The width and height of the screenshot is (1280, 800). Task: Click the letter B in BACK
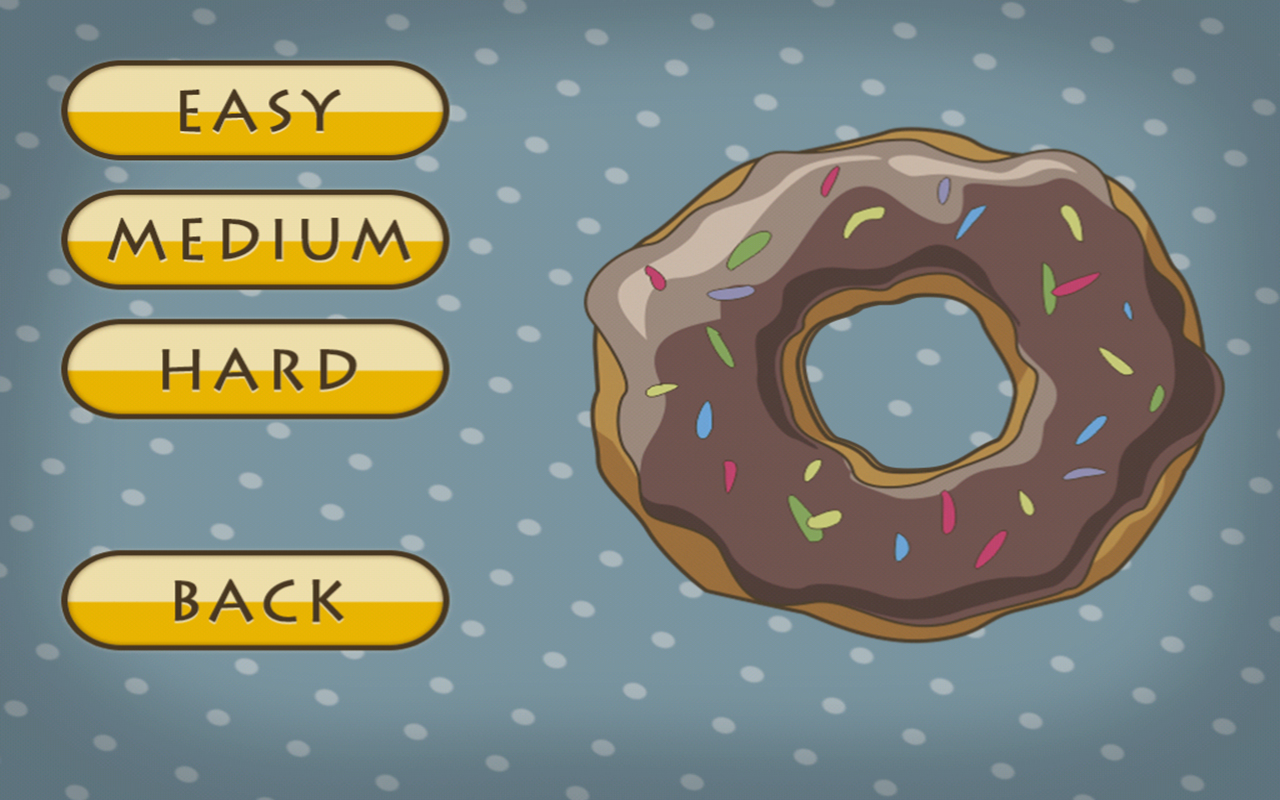point(185,600)
